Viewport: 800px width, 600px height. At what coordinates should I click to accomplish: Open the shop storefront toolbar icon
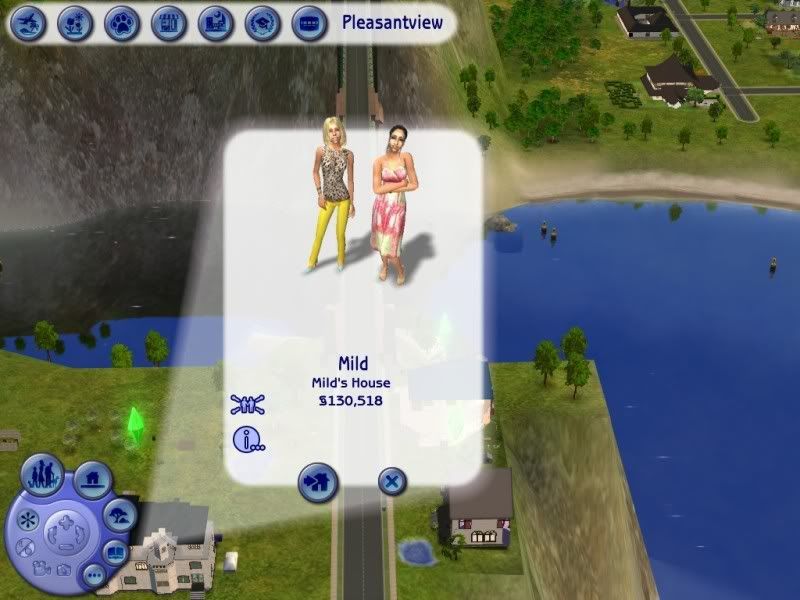pos(168,22)
